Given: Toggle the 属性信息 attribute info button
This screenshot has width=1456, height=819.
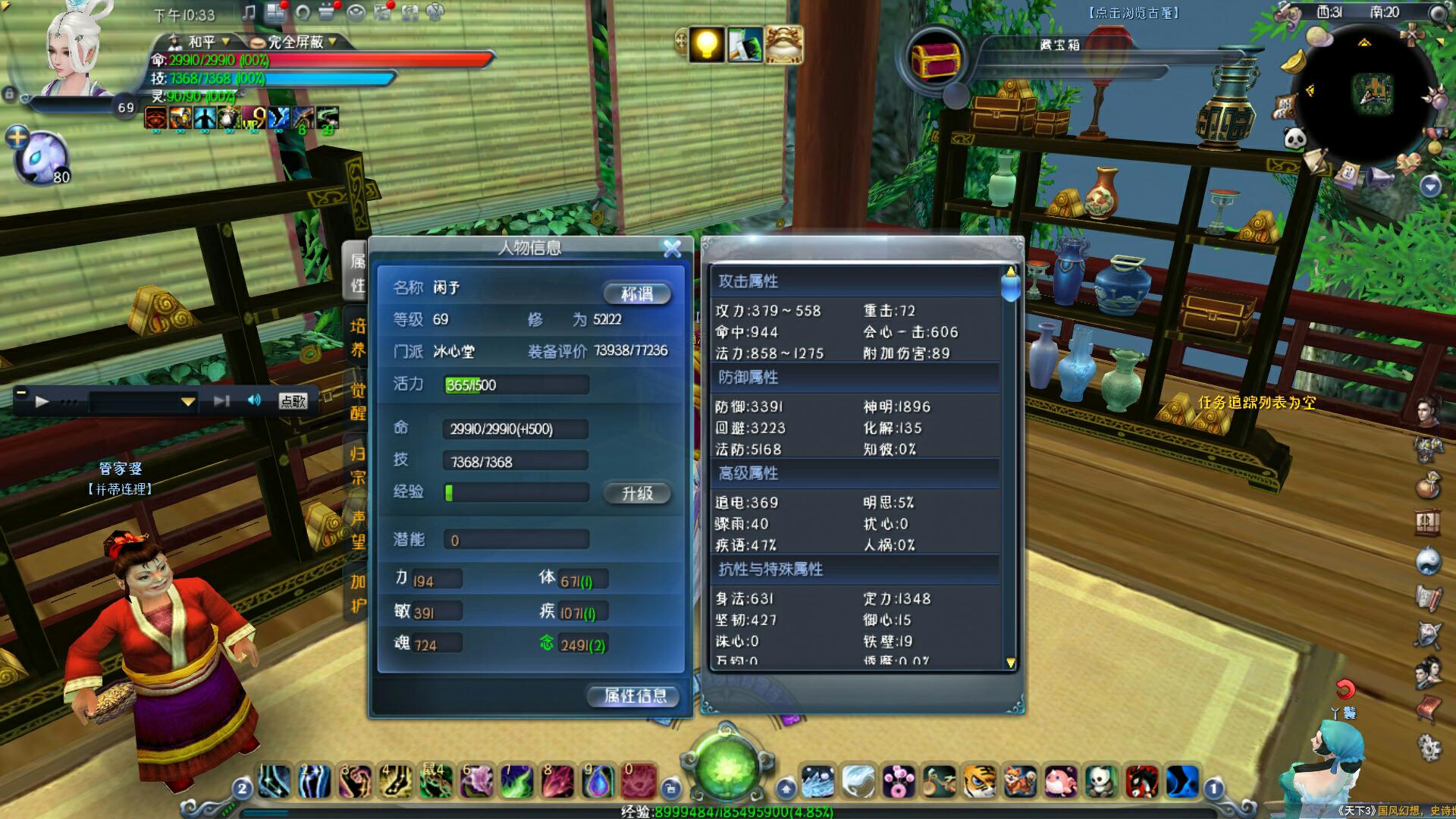Looking at the screenshot, I should pos(634,696).
